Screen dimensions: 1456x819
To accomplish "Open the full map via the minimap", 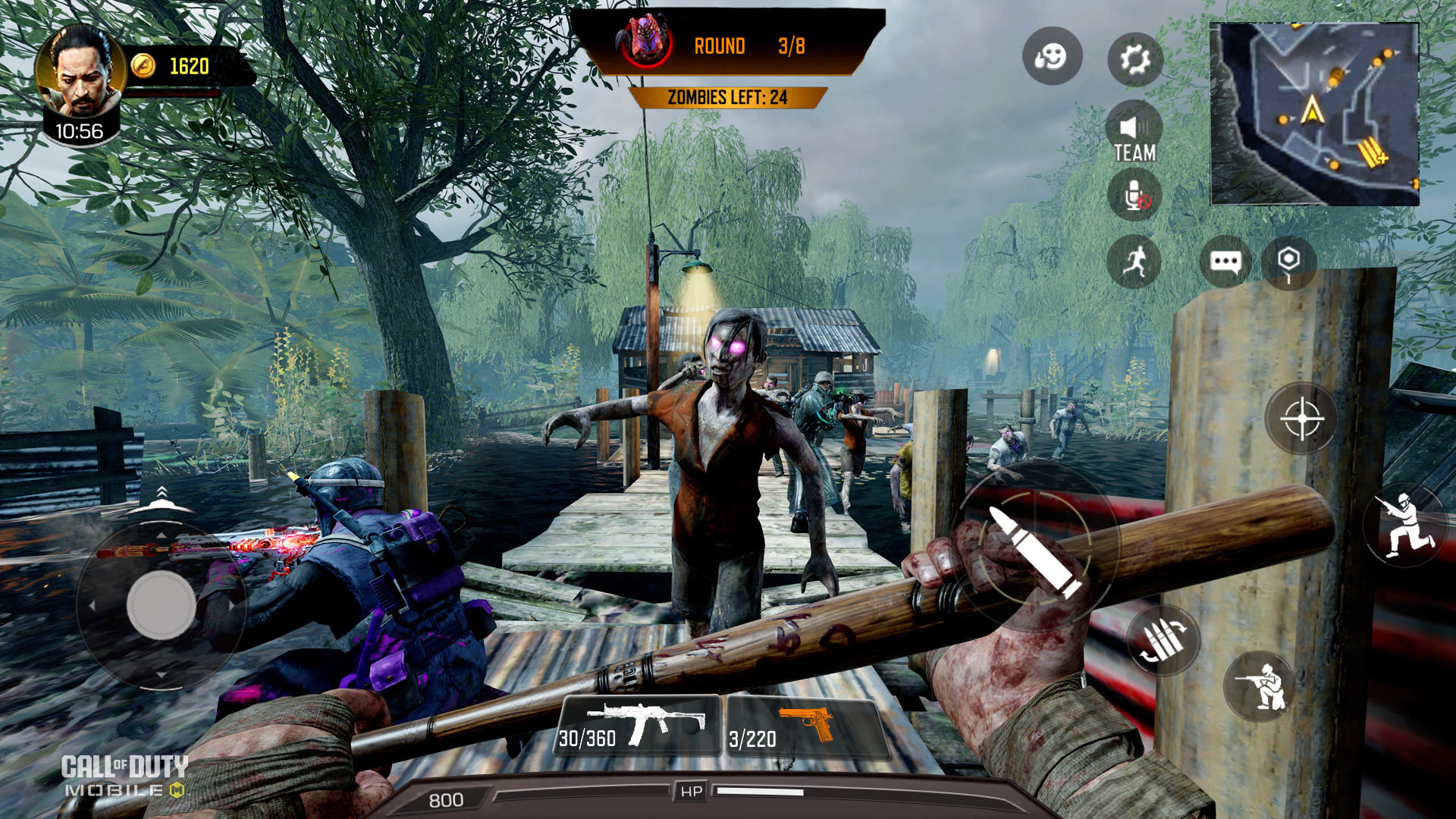I will (x=1316, y=114).
